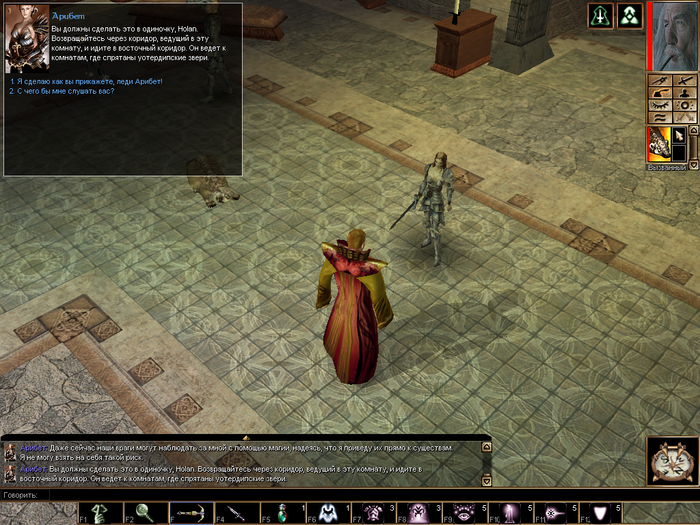Open the wavy-lines spellbook button

pyautogui.click(x=659, y=117)
